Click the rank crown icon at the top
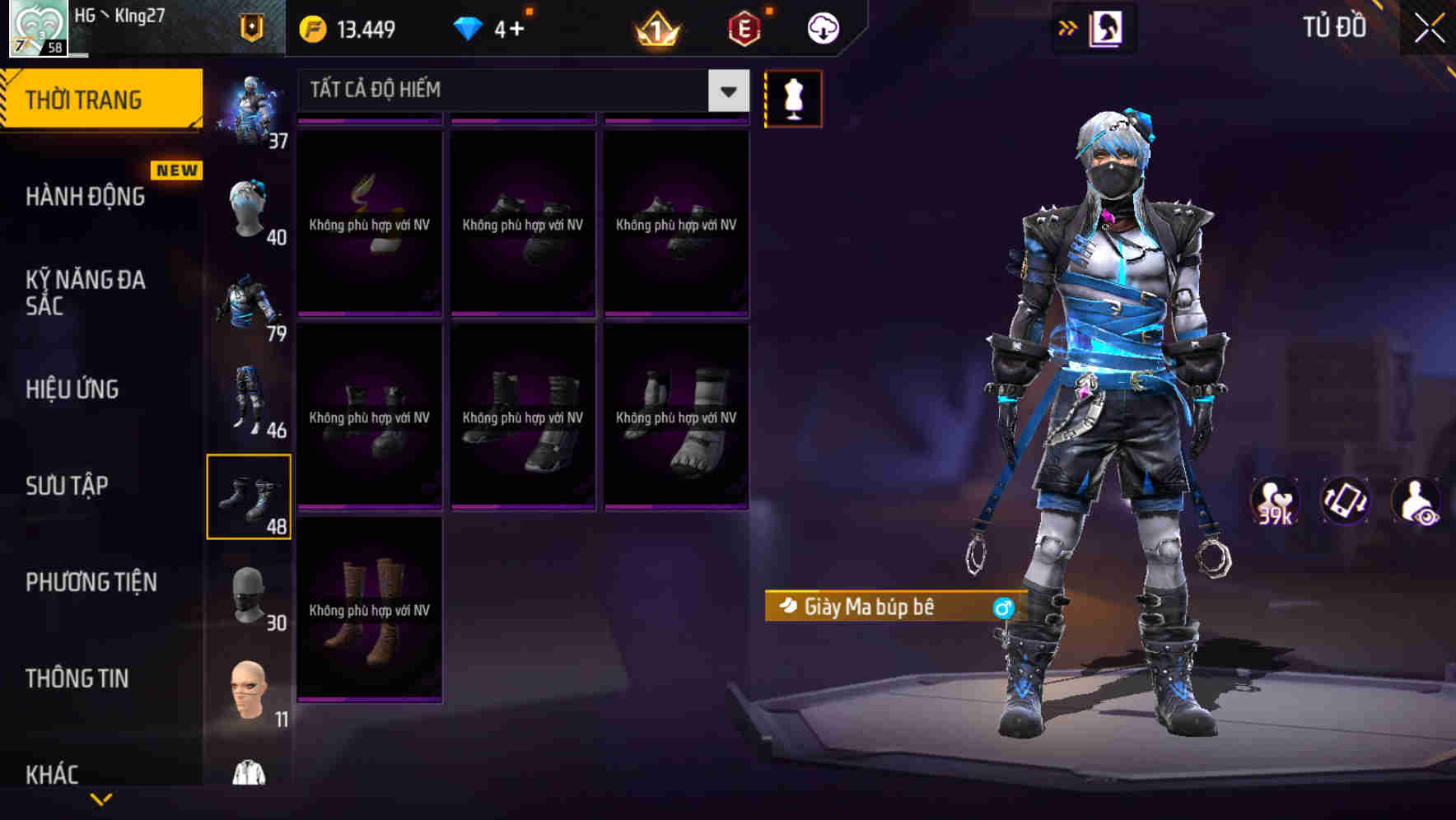 [x=656, y=27]
